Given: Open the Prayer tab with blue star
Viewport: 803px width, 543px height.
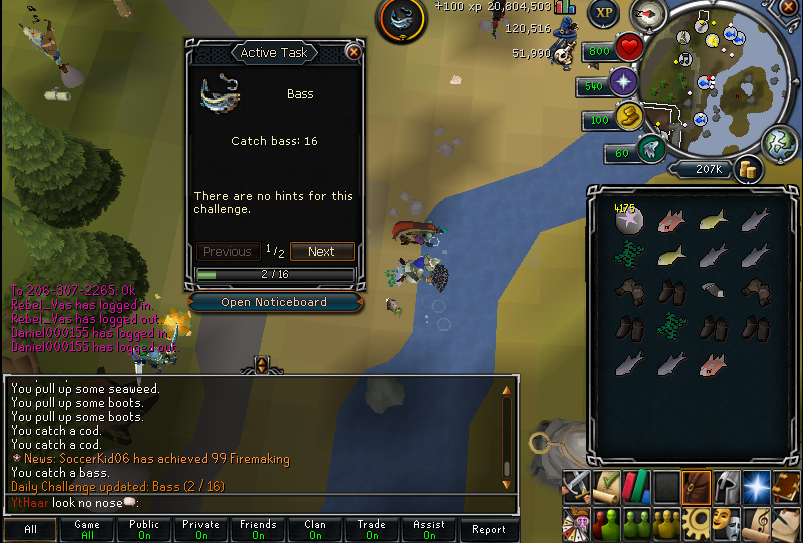Looking at the screenshot, I should [757, 486].
